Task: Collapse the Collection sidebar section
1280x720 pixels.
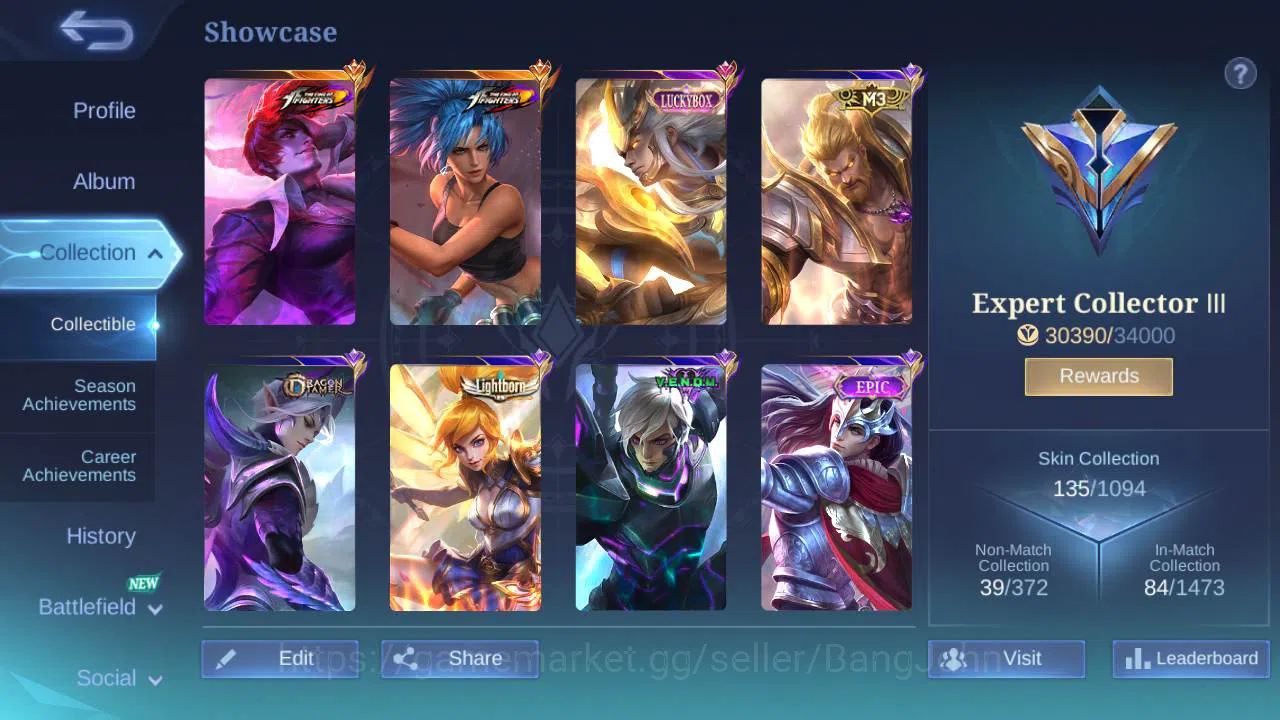Action: click(x=155, y=253)
